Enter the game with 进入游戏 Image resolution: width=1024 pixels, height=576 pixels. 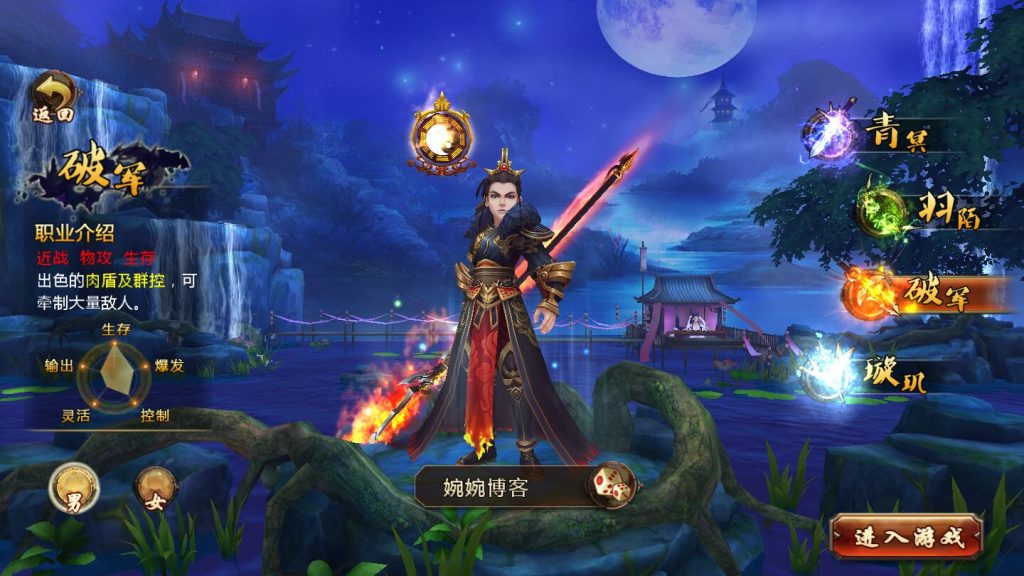coord(906,537)
